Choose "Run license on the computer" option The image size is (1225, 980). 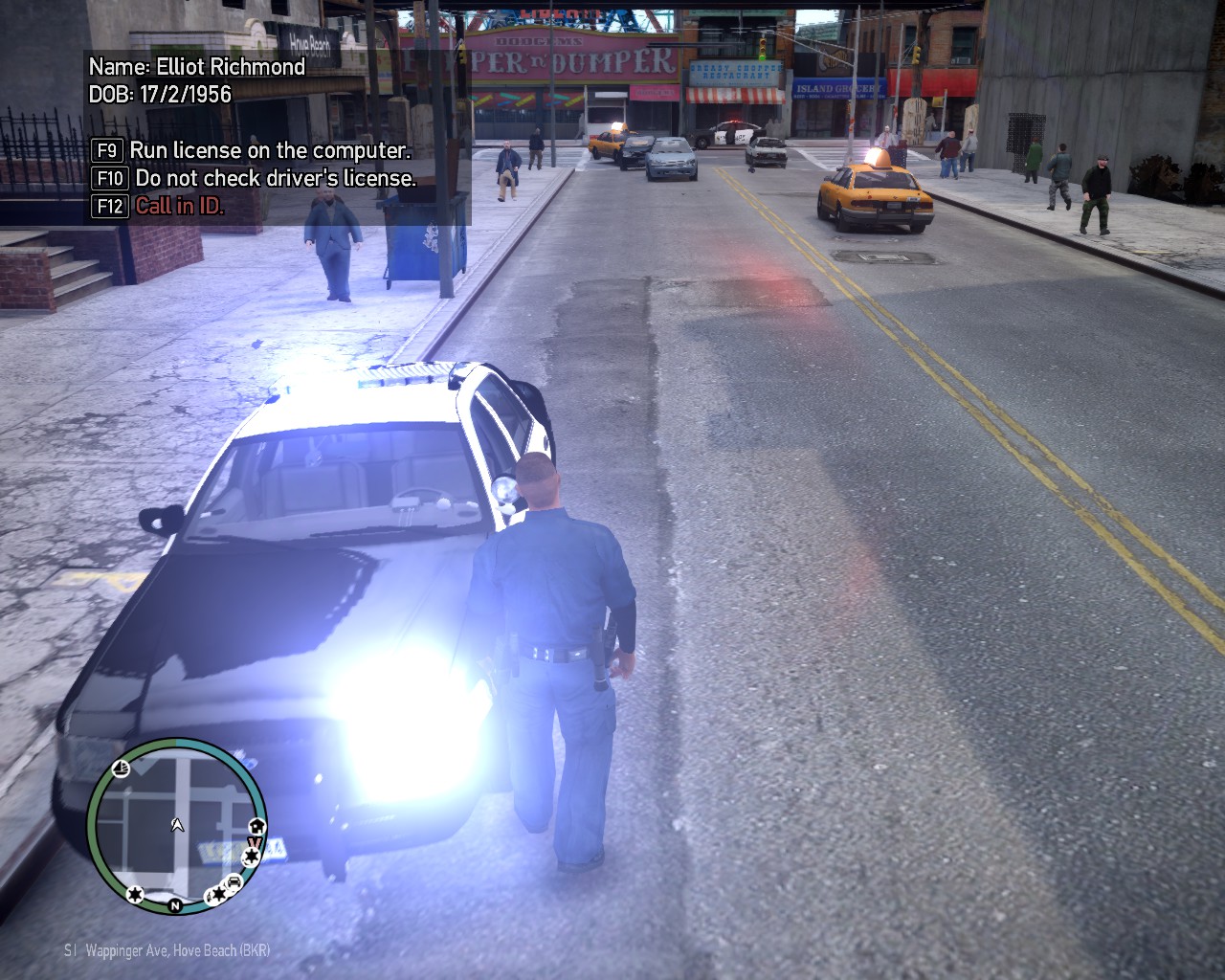[x=270, y=150]
